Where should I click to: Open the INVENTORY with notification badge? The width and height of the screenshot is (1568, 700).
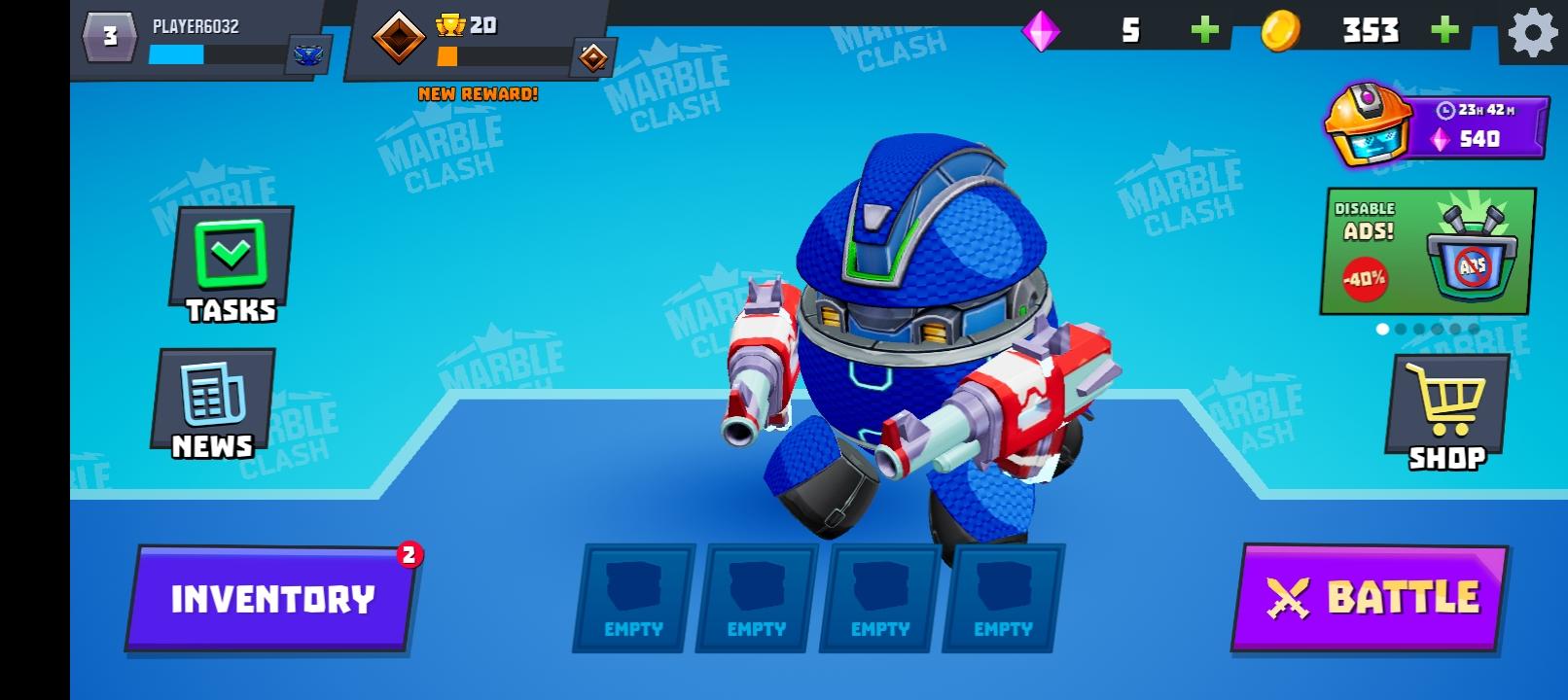tap(271, 597)
